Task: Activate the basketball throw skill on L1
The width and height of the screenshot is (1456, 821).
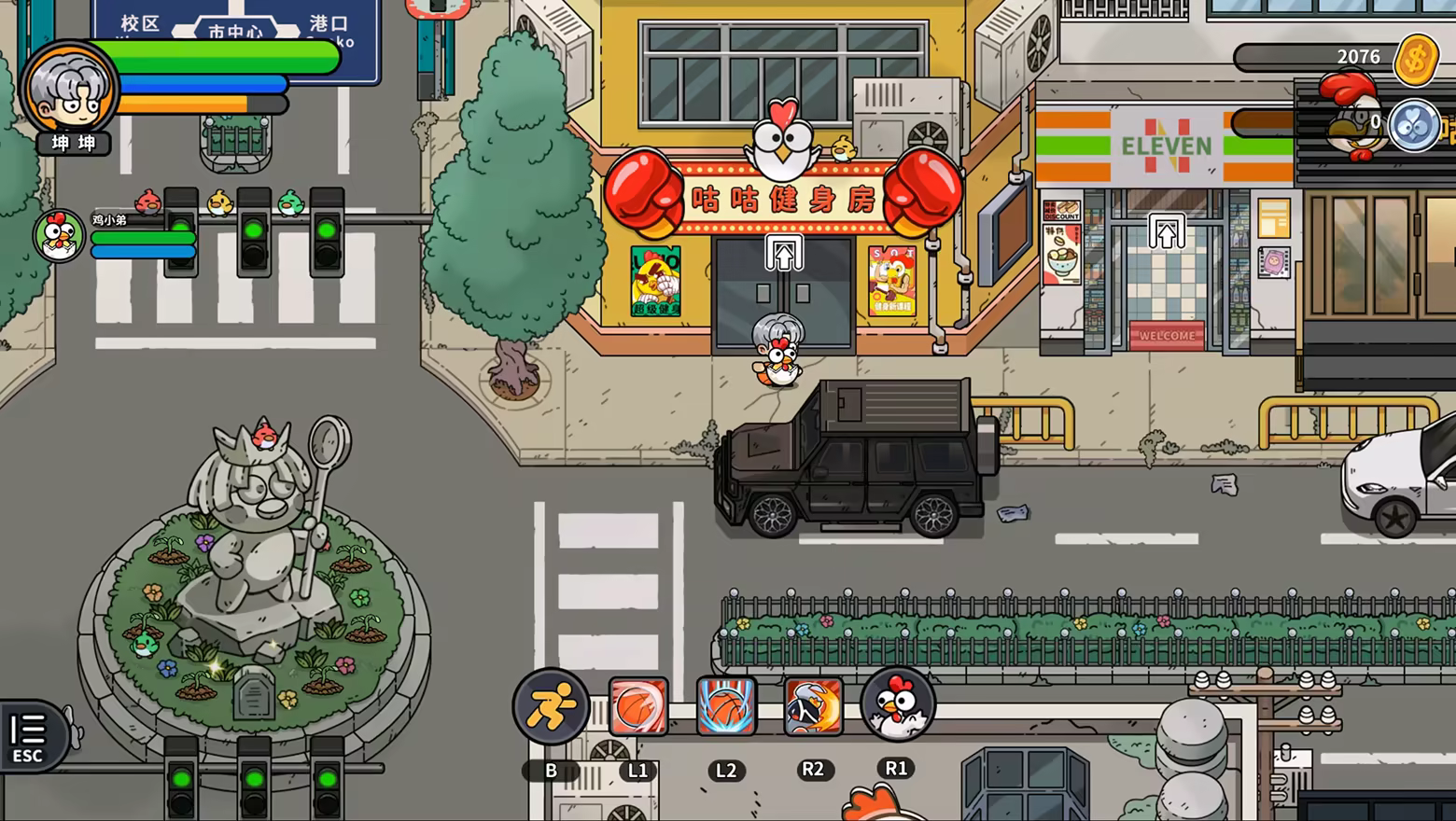Action: tap(638, 707)
